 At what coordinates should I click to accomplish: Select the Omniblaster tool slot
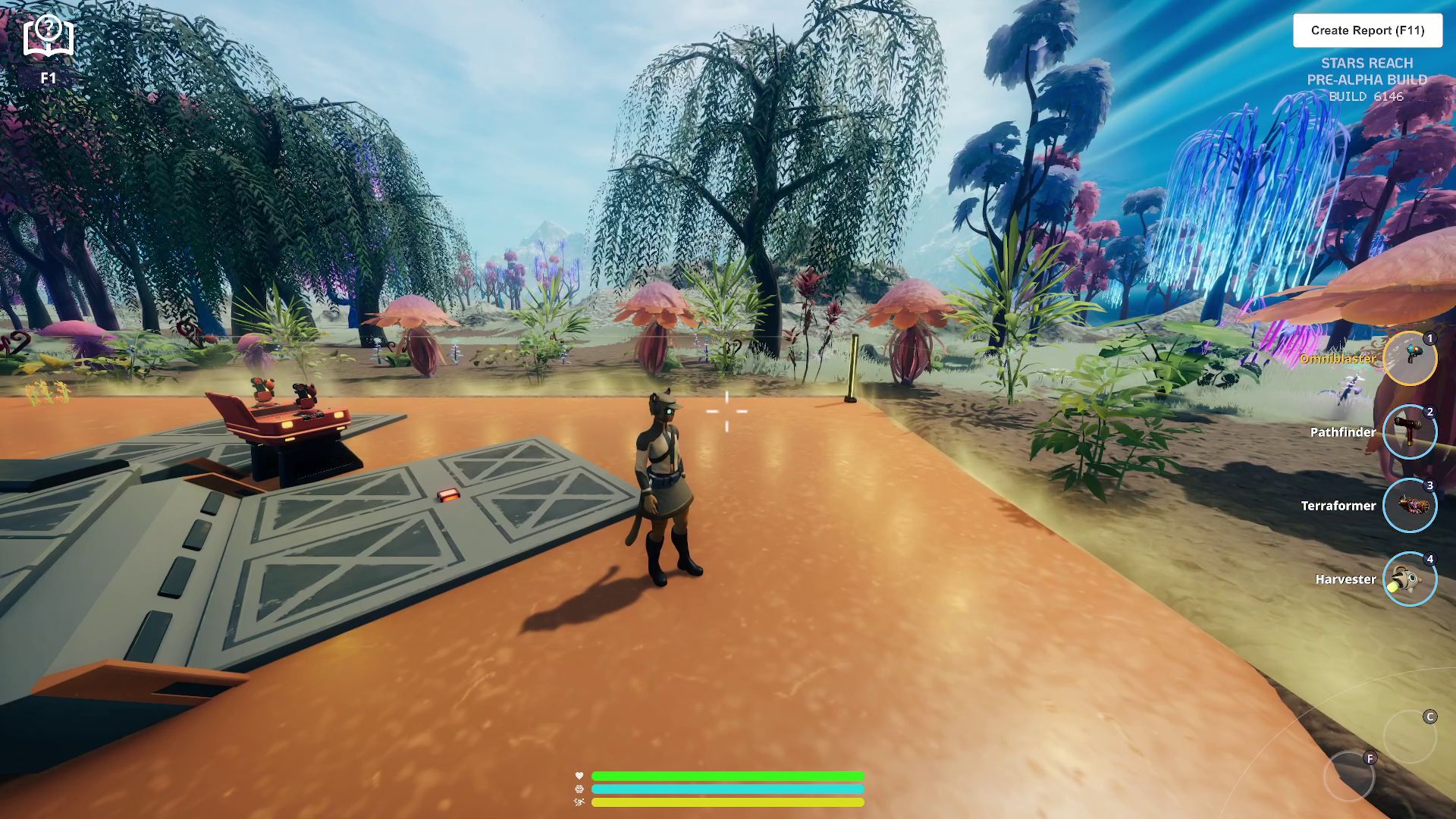1409,358
